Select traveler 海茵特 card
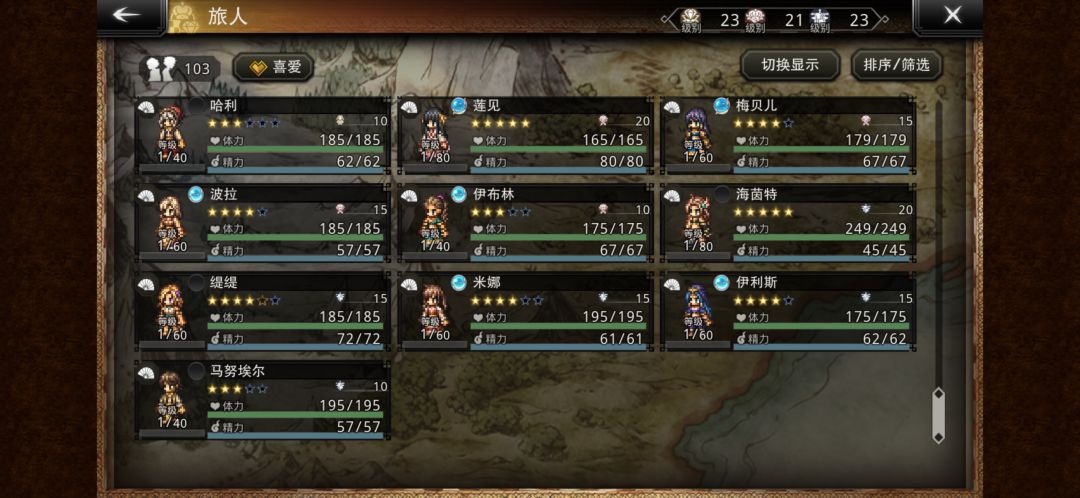Screen dimensions: 1080x498 click(x=788, y=222)
